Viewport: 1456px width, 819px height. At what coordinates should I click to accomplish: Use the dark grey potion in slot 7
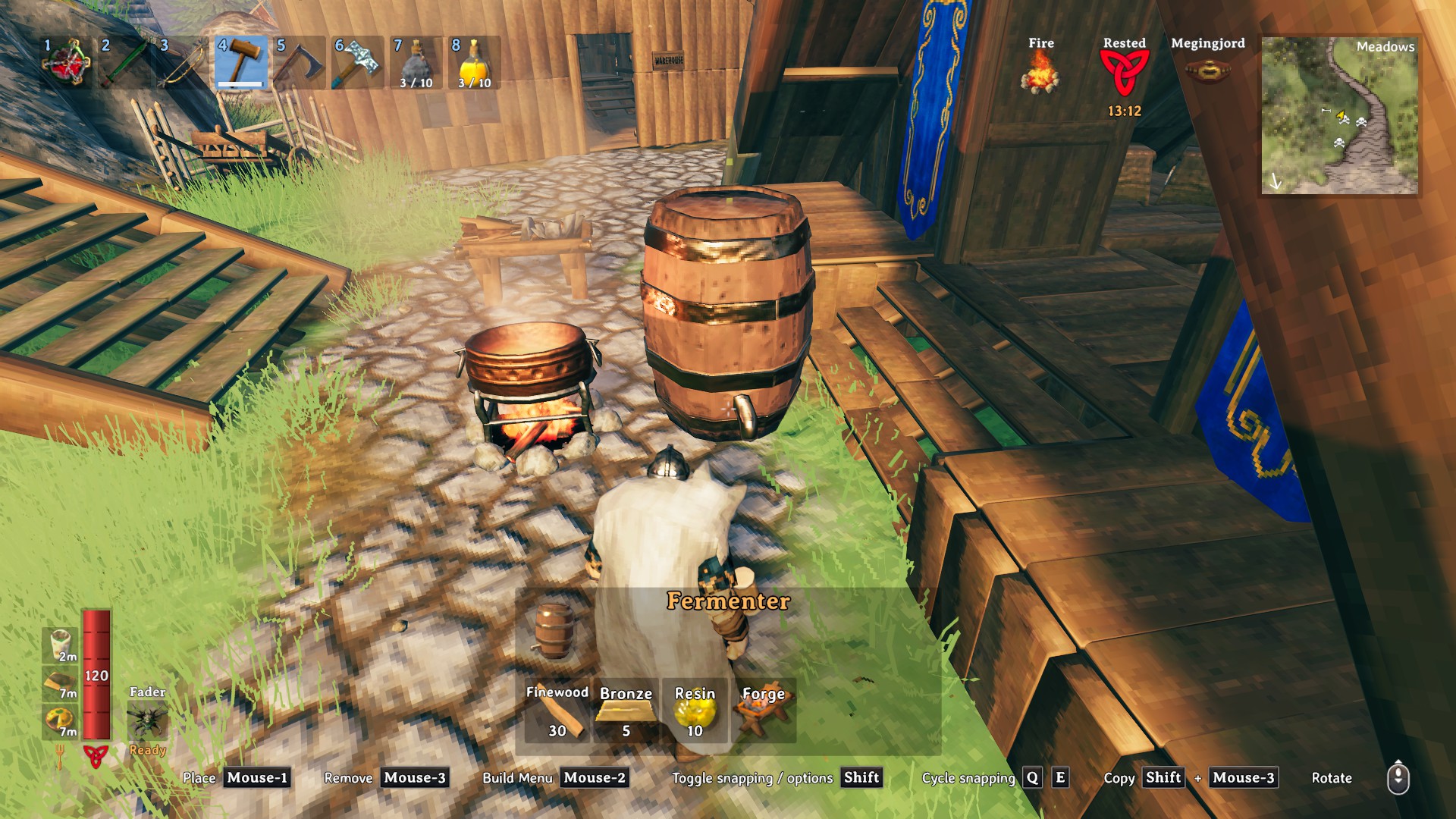(x=416, y=63)
